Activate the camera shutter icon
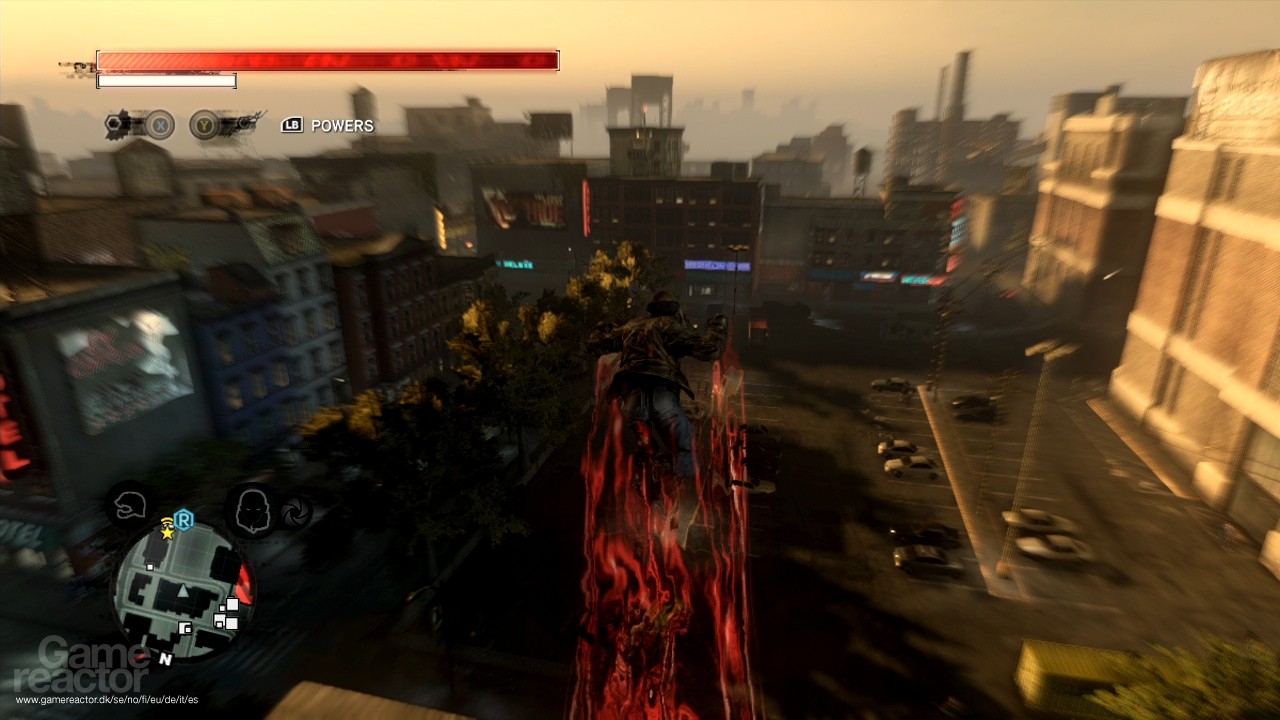 click(296, 512)
